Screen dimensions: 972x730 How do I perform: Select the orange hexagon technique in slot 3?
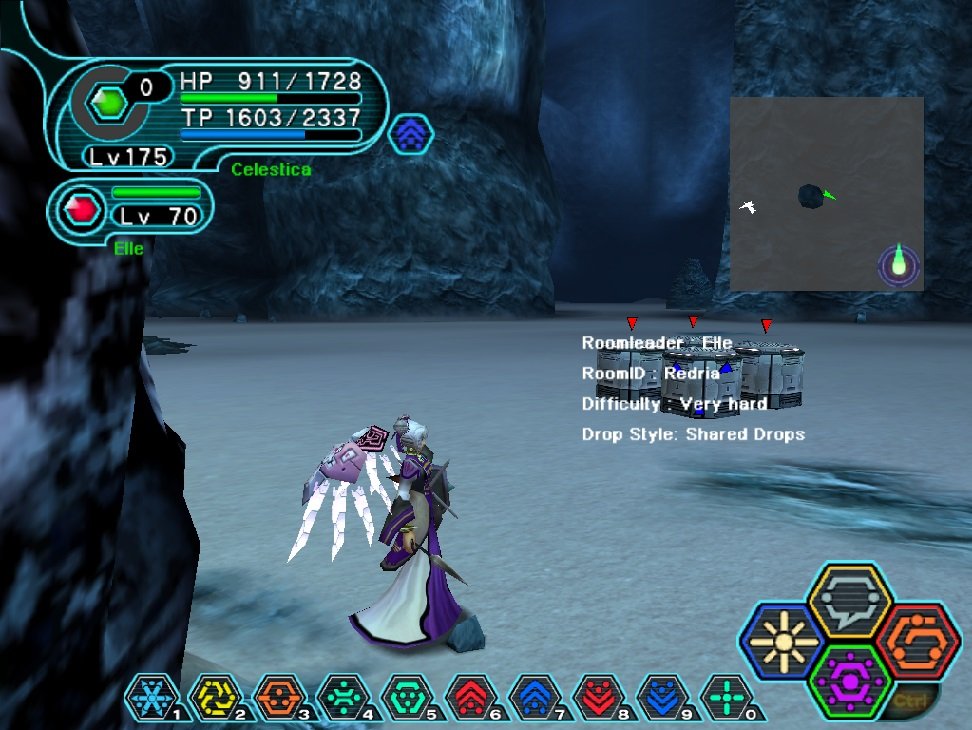coord(279,698)
